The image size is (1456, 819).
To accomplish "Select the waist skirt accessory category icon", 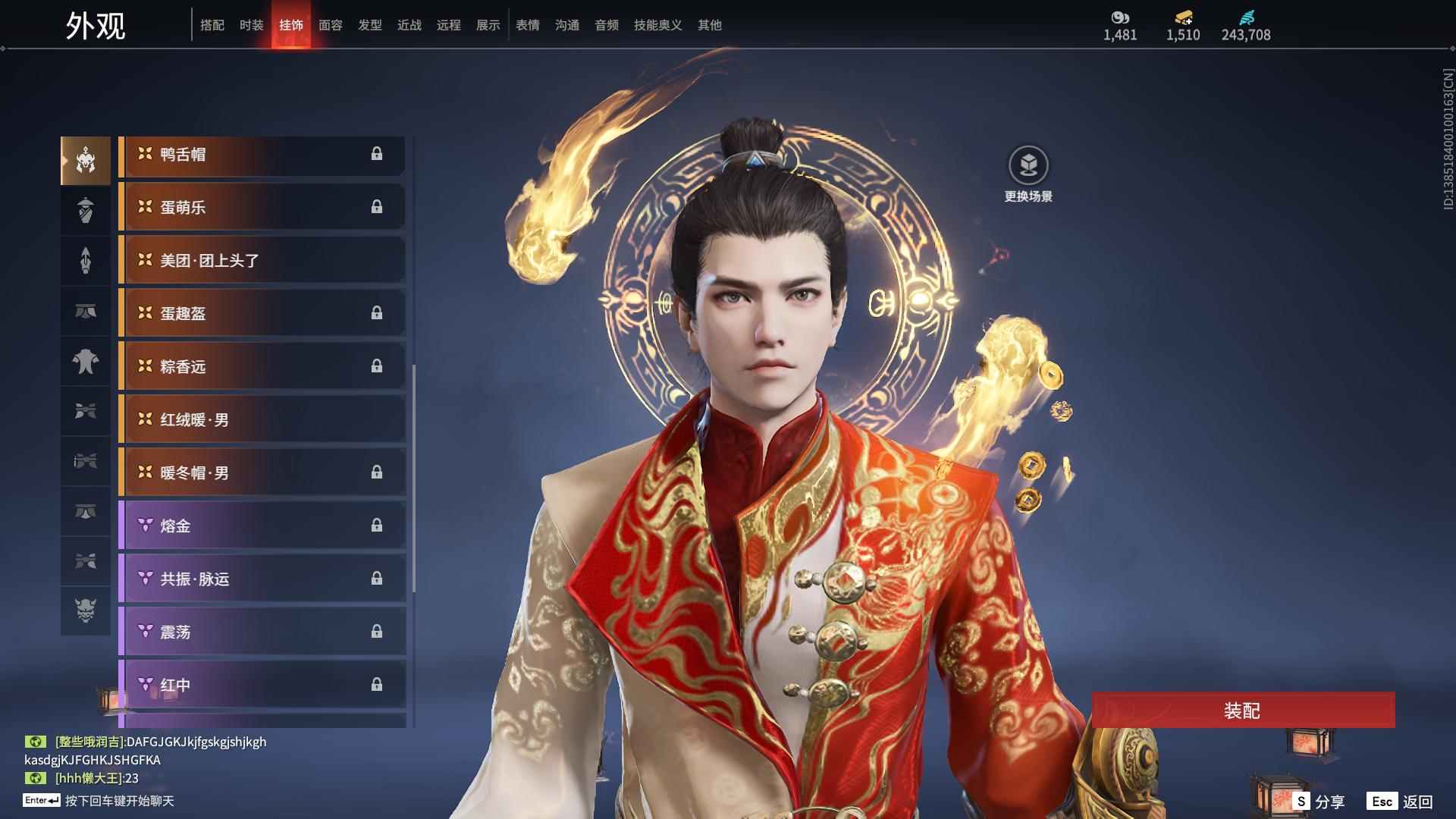I will [x=86, y=312].
